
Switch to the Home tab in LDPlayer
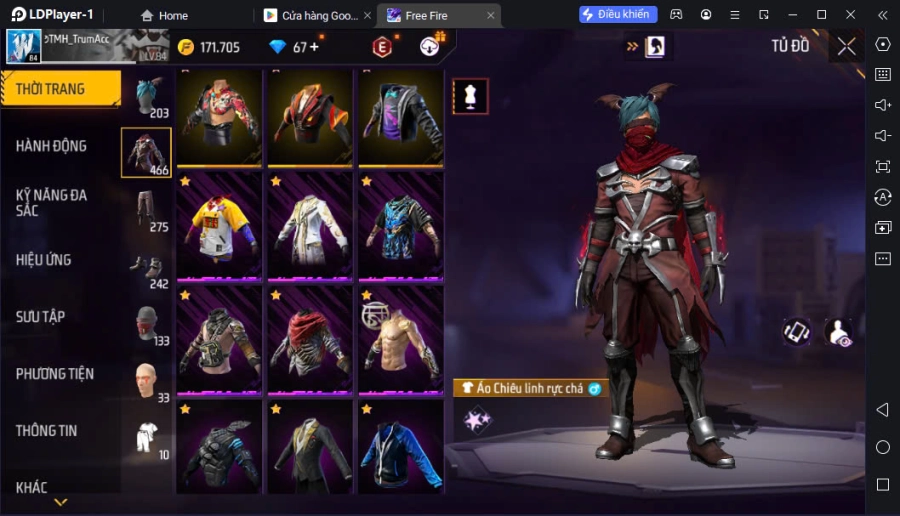pos(164,15)
